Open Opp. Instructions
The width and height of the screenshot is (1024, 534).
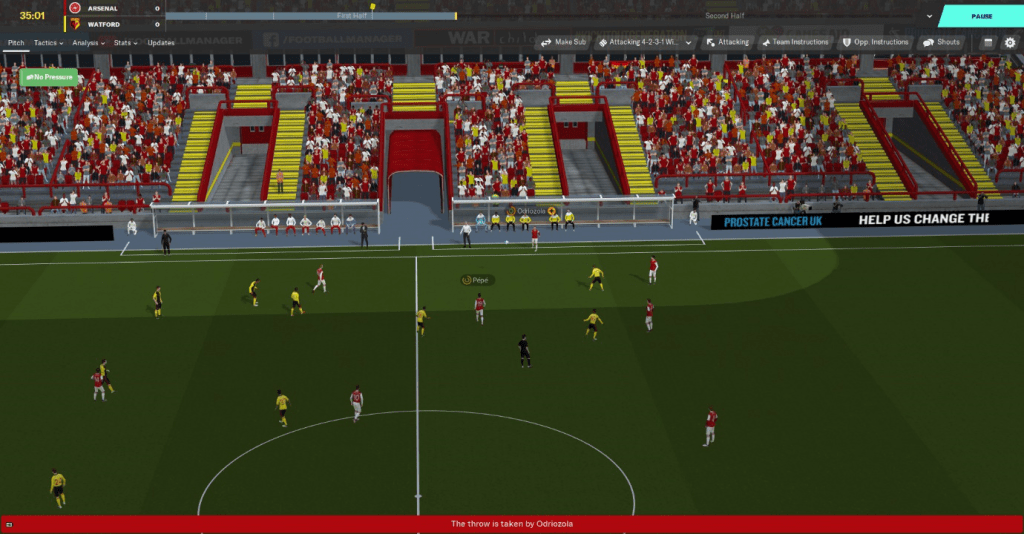[x=876, y=42]
